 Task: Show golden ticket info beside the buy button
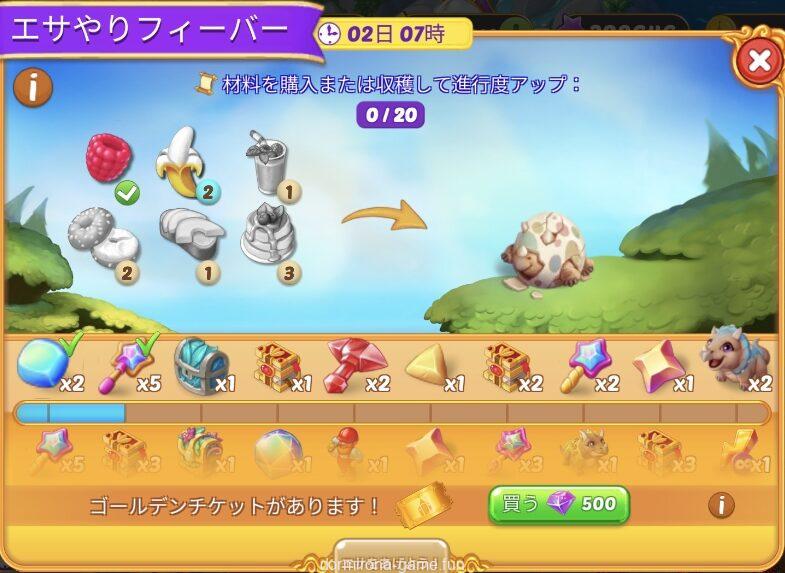721,505
